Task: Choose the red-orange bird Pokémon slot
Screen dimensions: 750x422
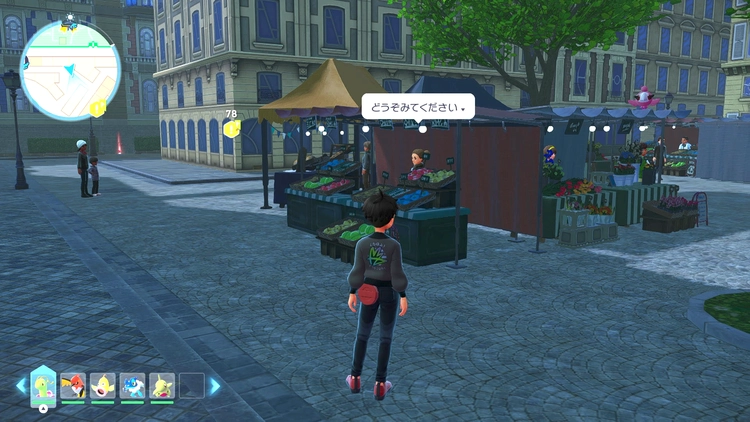Action: click(73, 385)
